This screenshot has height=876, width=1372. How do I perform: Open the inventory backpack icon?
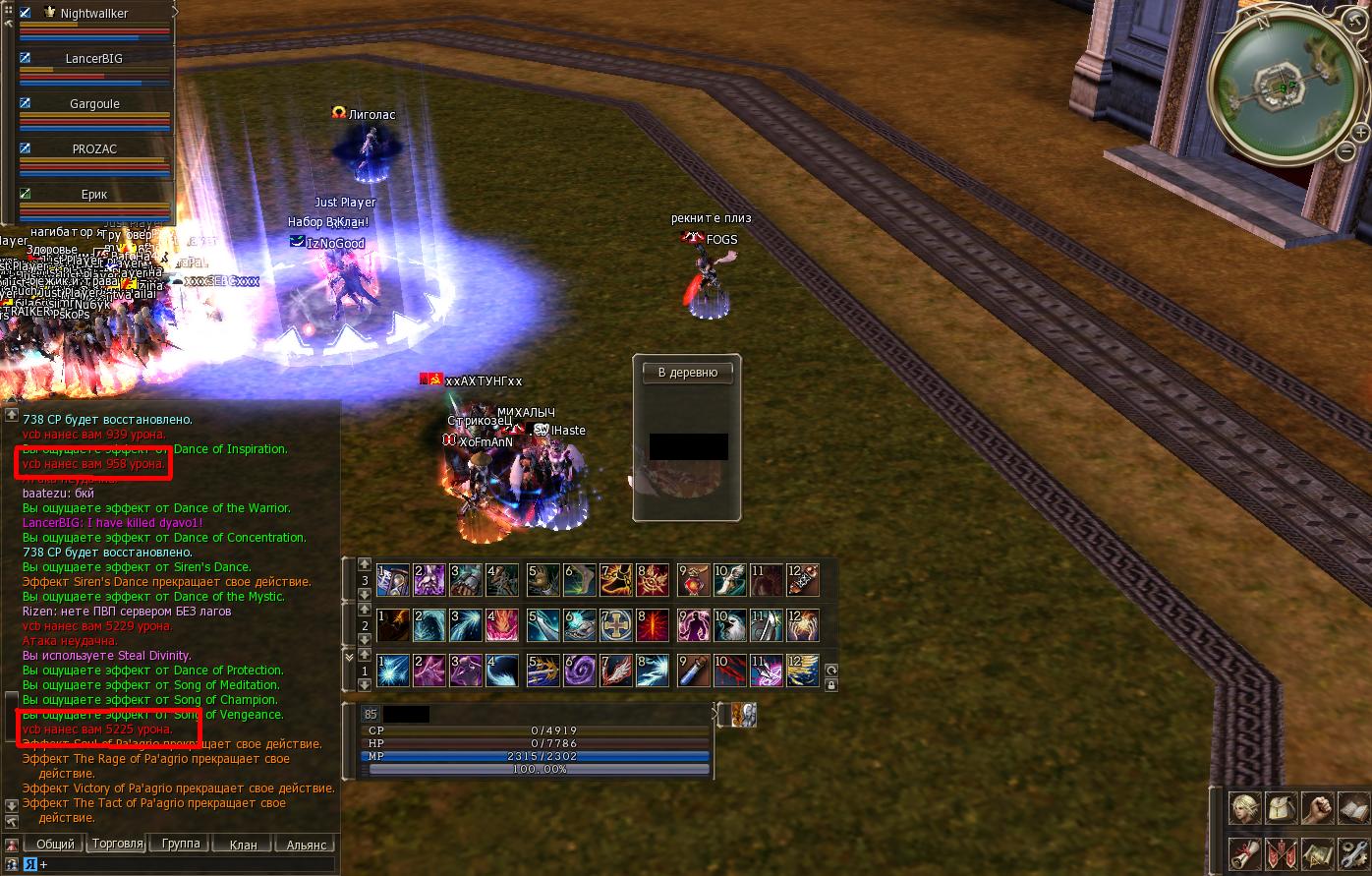(1281, 809)
